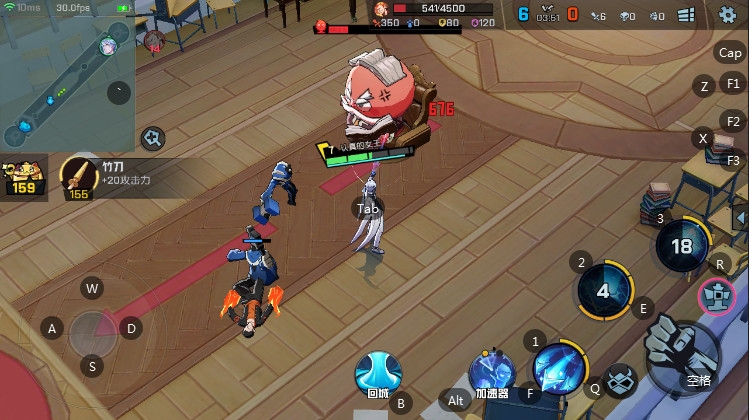The width and height of the screenshot is (749, 420).
Task: Click the virtual movement joystick center
Action: click(93, 328)
